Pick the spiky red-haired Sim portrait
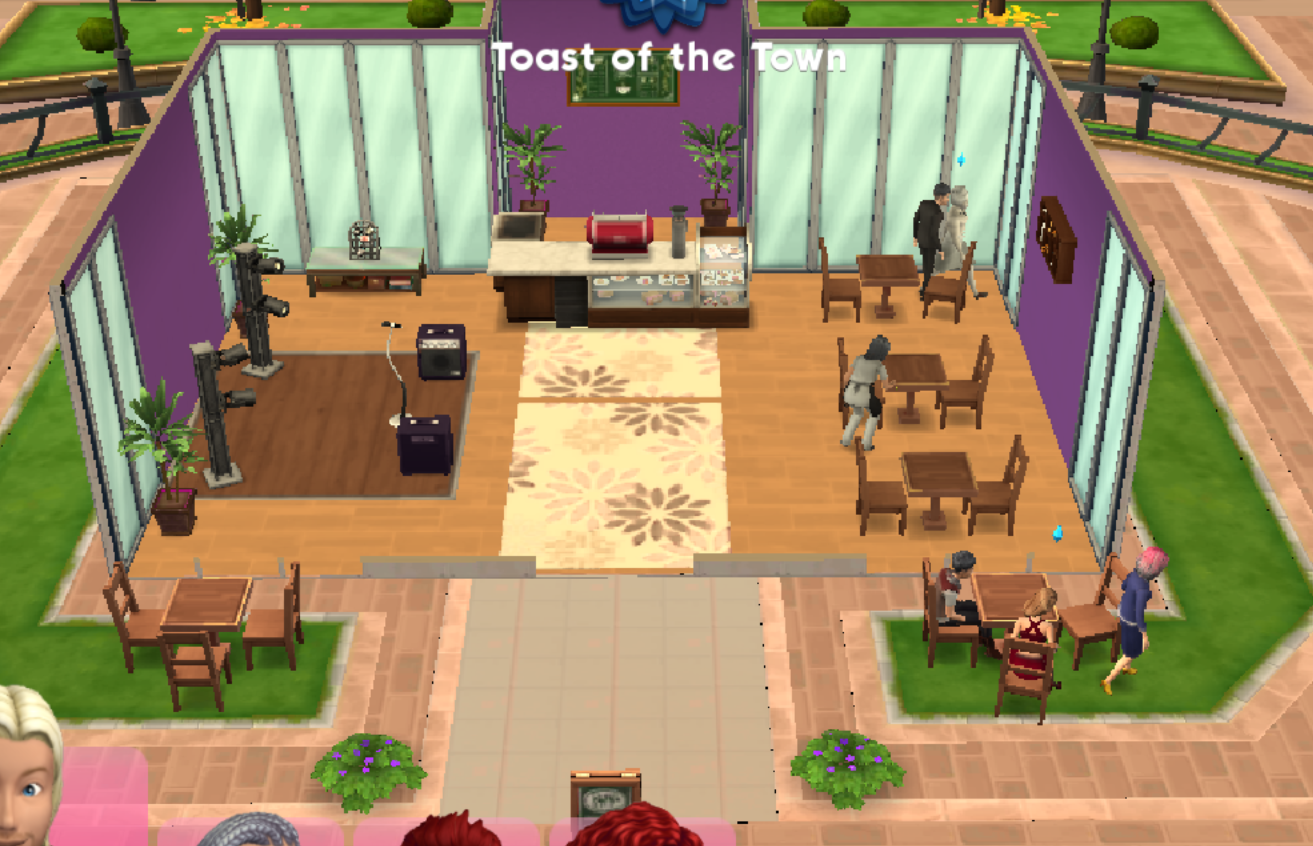 [451, 831]
